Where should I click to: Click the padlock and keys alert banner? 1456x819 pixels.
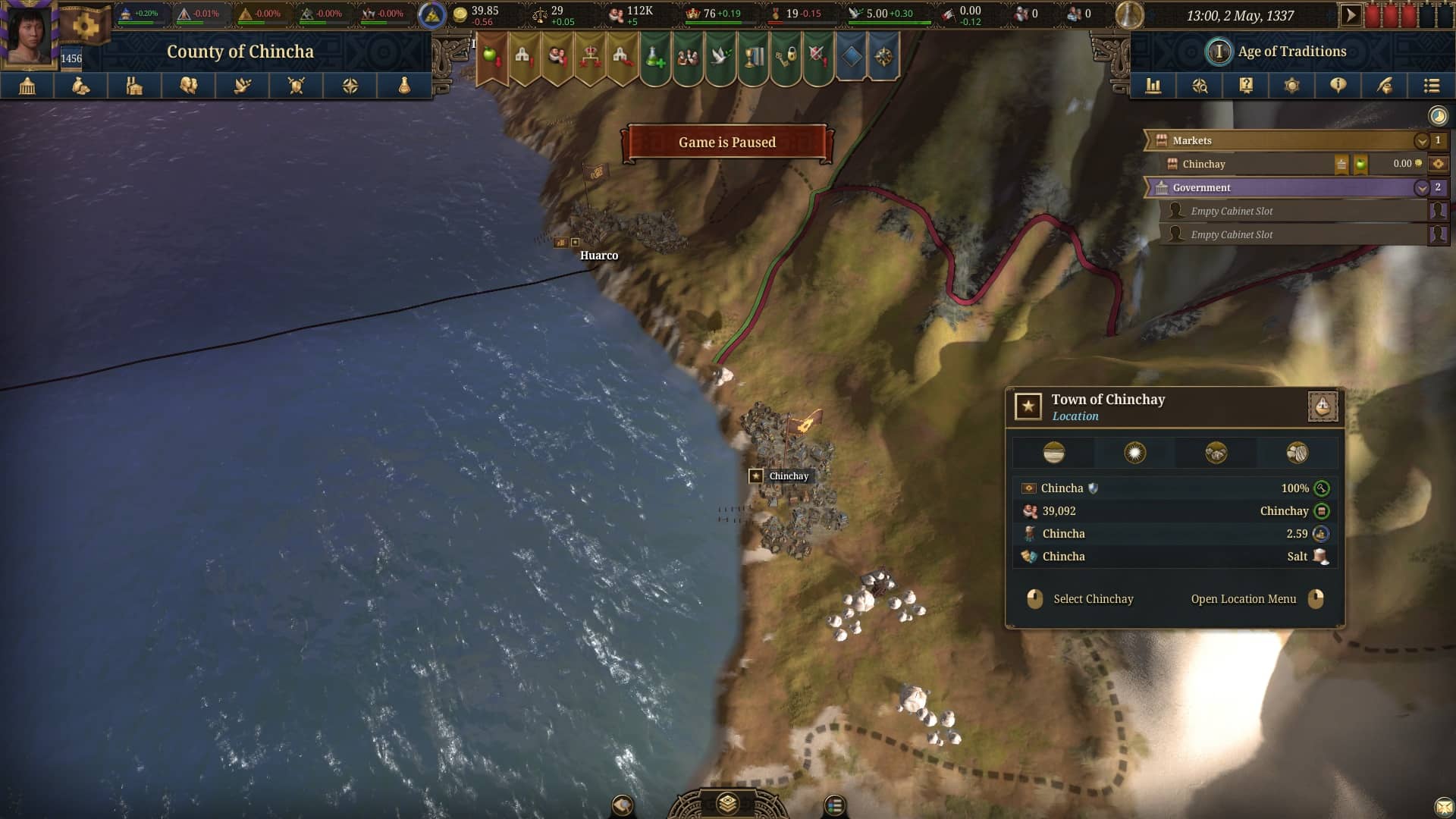[786, 56]
